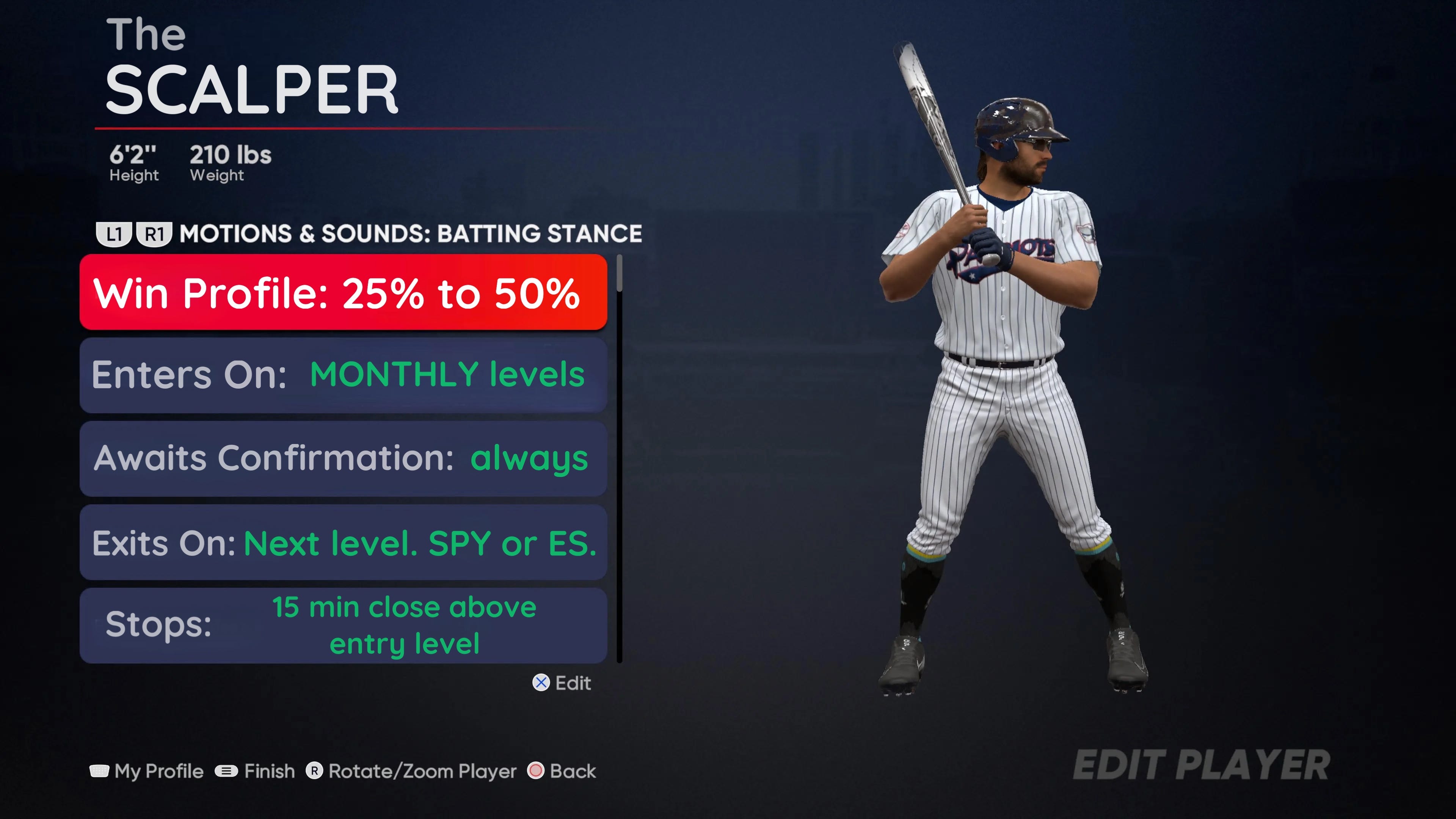The image size is (1456, 819).
Task: Select the Win Profile: 25% to 50% row
Action: [x=343, y=292]
